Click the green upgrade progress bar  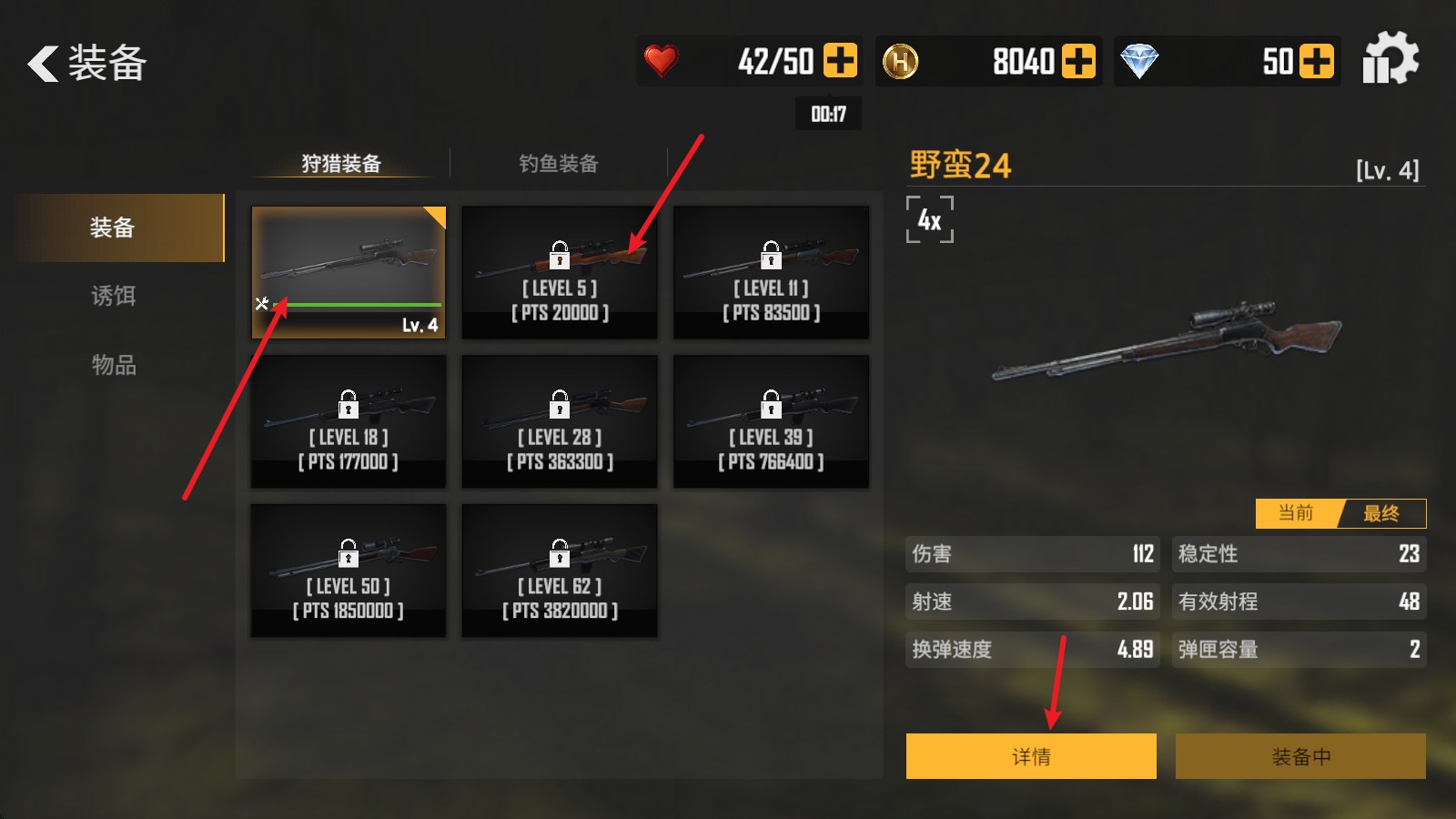[359, 303]
